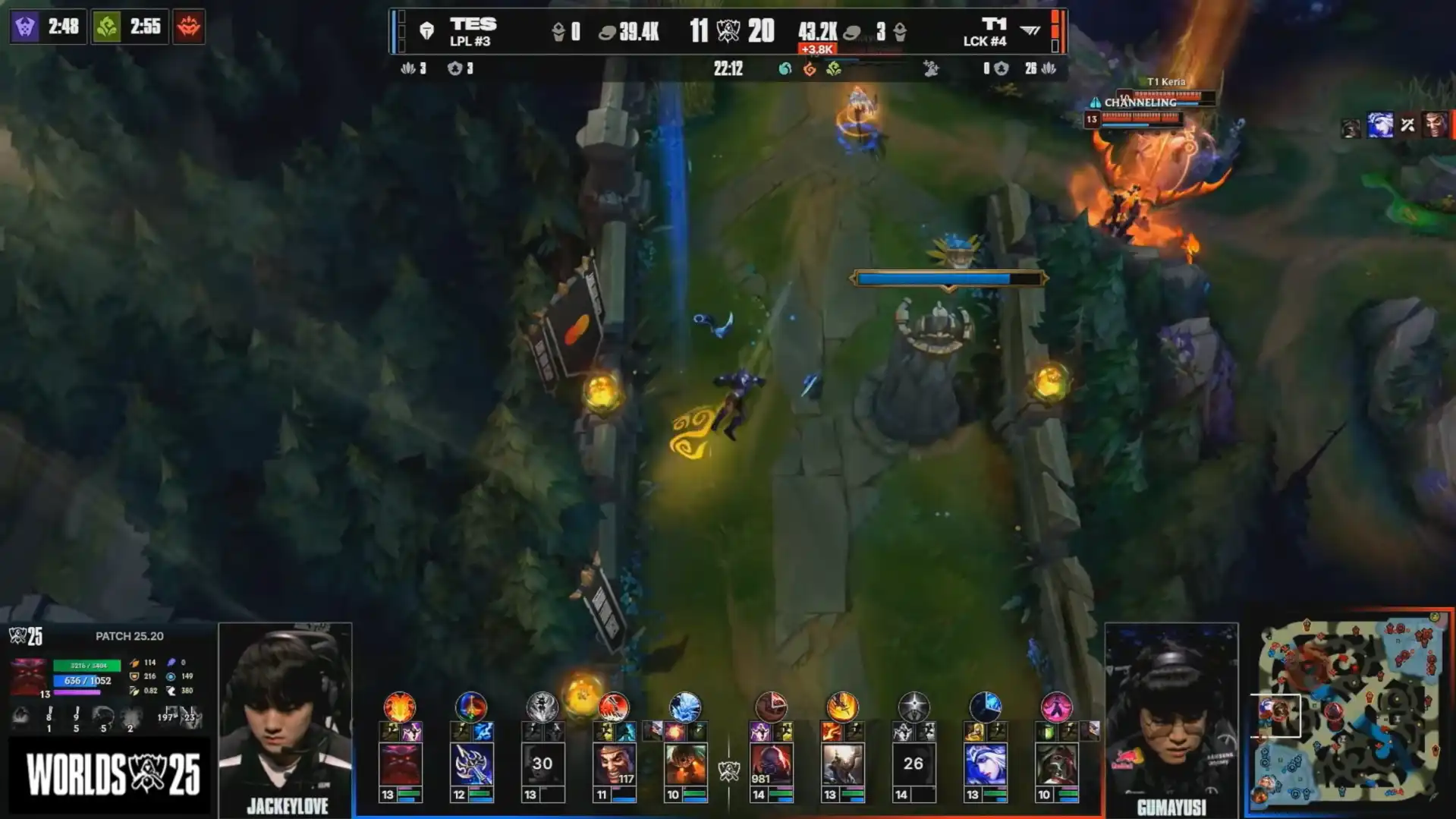Select the champion portrait showing 981 gold

point(771,764)
